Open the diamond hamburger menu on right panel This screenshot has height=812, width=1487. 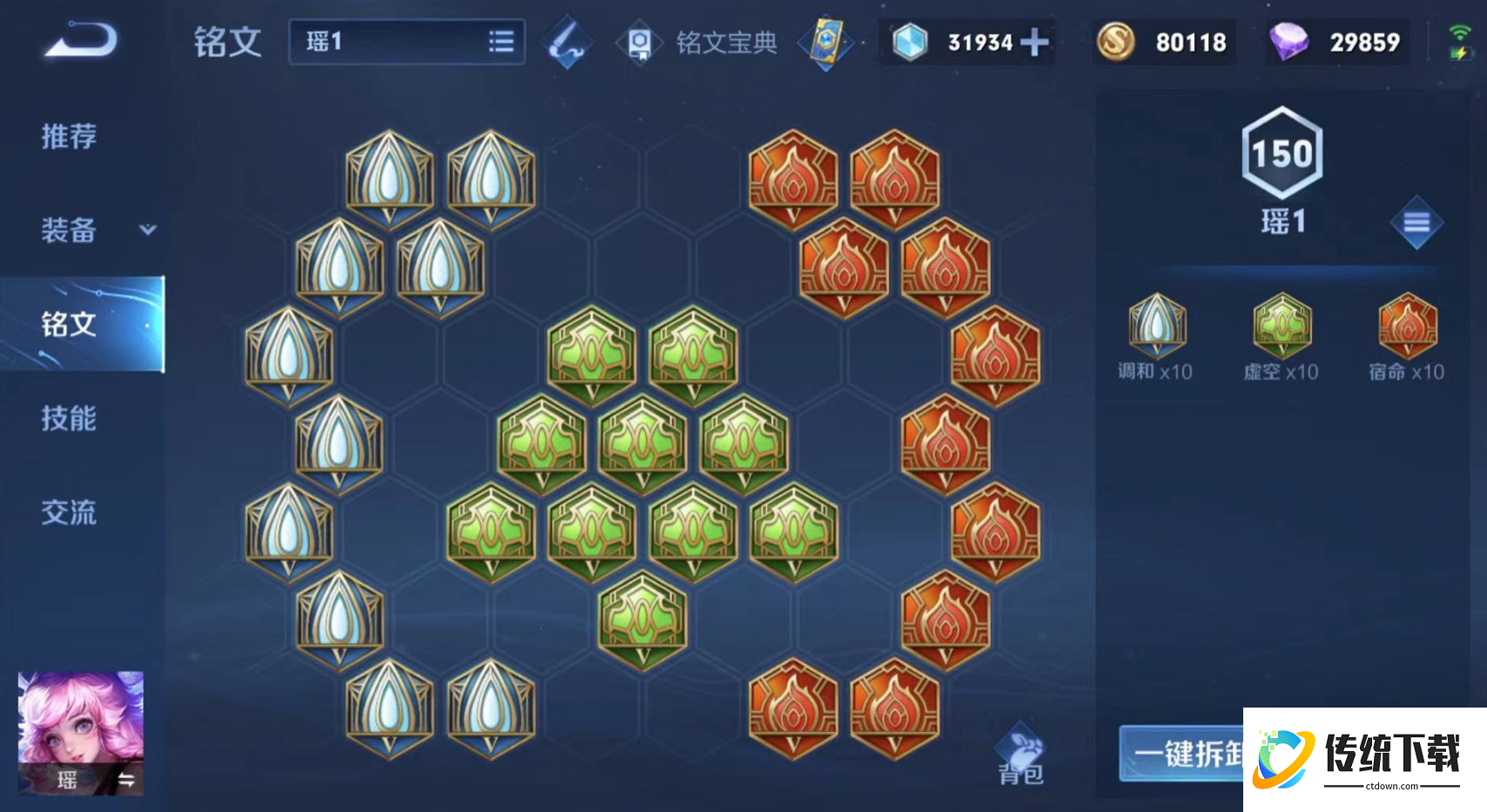pyautogui.click(x=1418, y=223)
